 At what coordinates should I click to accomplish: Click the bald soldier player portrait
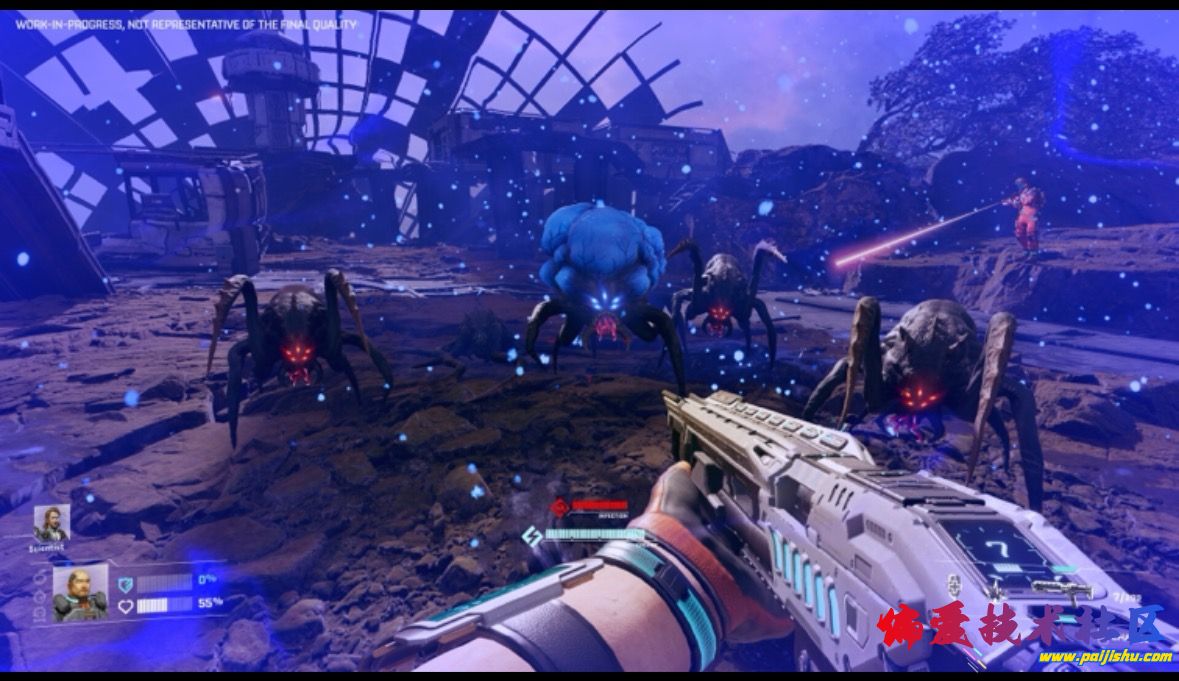point(80,592)
